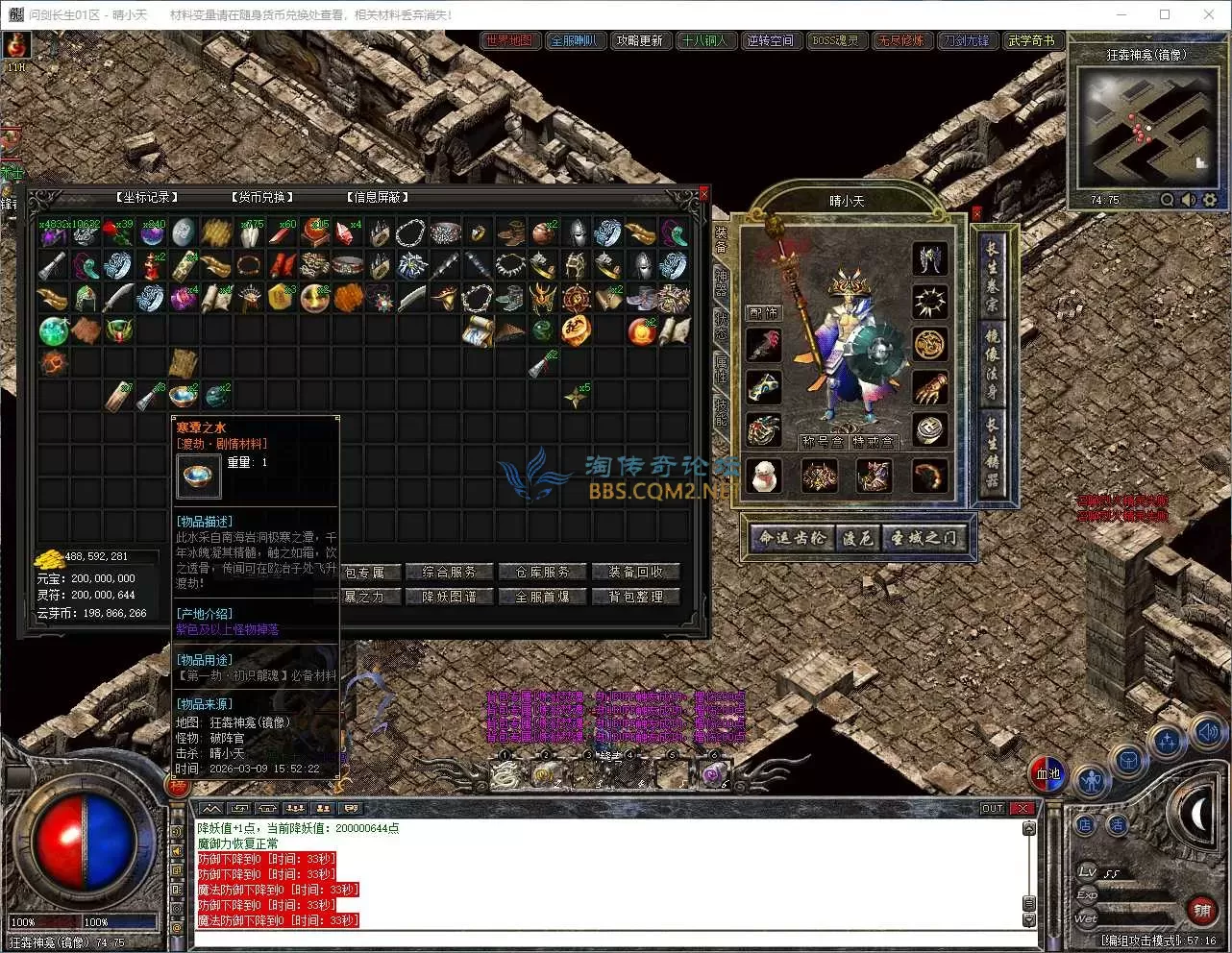Maximize the game window
1232x953 pixels.
1165,14
